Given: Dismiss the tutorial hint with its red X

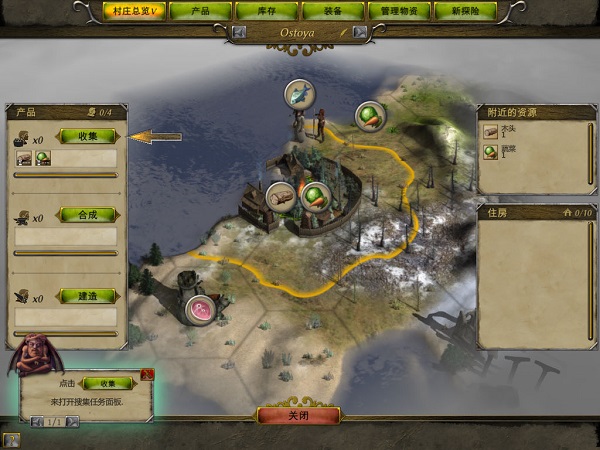Looking at the screenshot, I should [147, 375].
